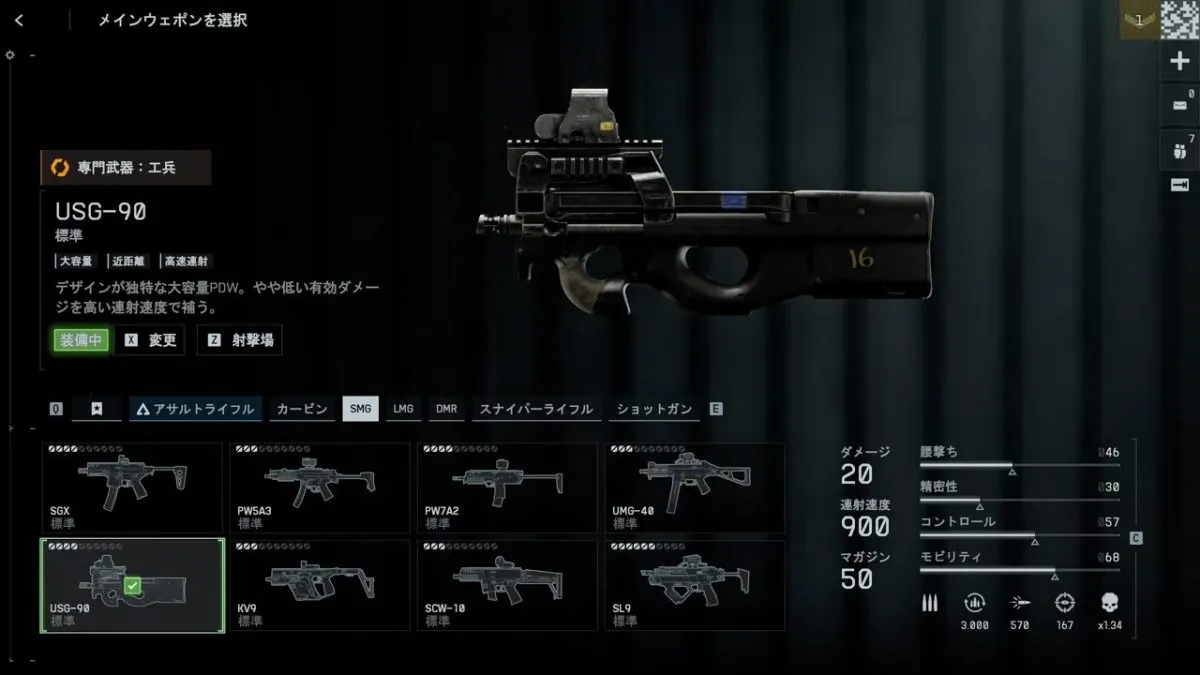Viewport: 1200px width, 675px height.
Task: Show the DMR weapon category
Action: [x=446, y=408]
